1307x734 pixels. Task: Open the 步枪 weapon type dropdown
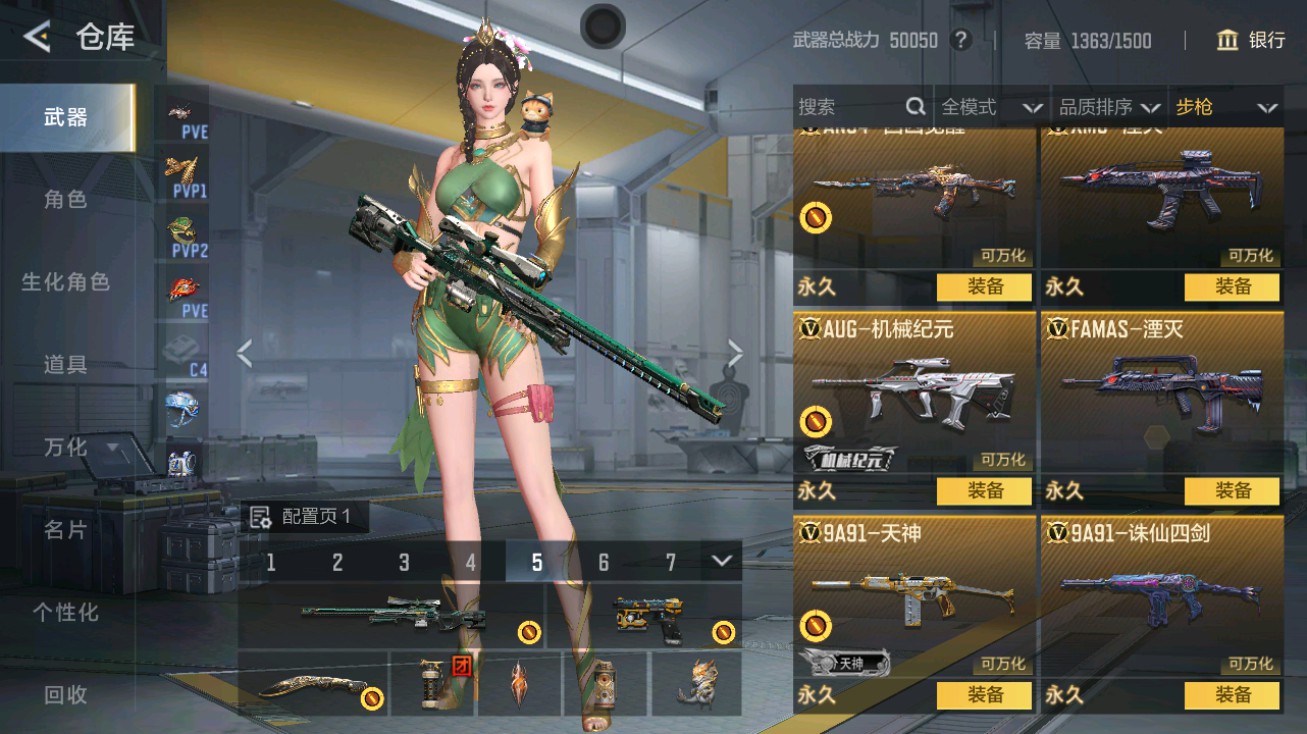[1226, 107]
